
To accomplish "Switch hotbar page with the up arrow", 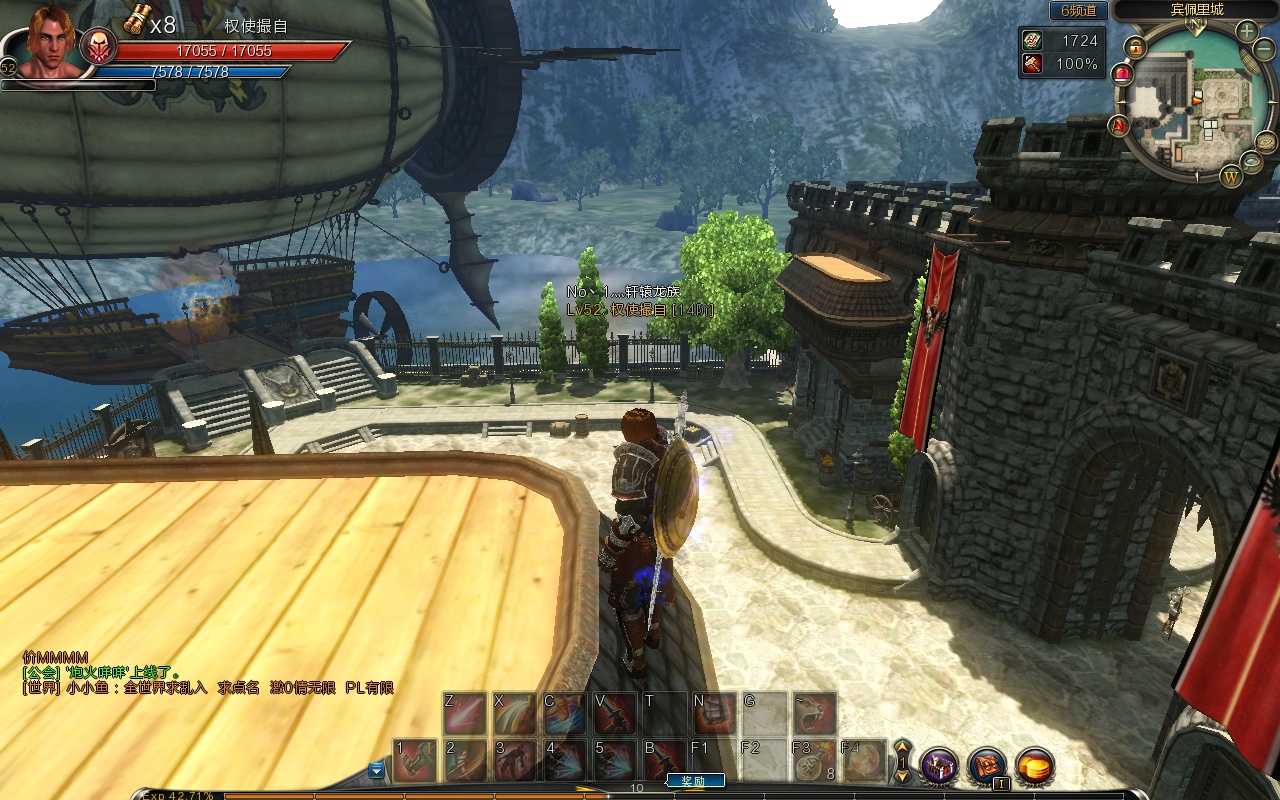I will pos(902,747).
